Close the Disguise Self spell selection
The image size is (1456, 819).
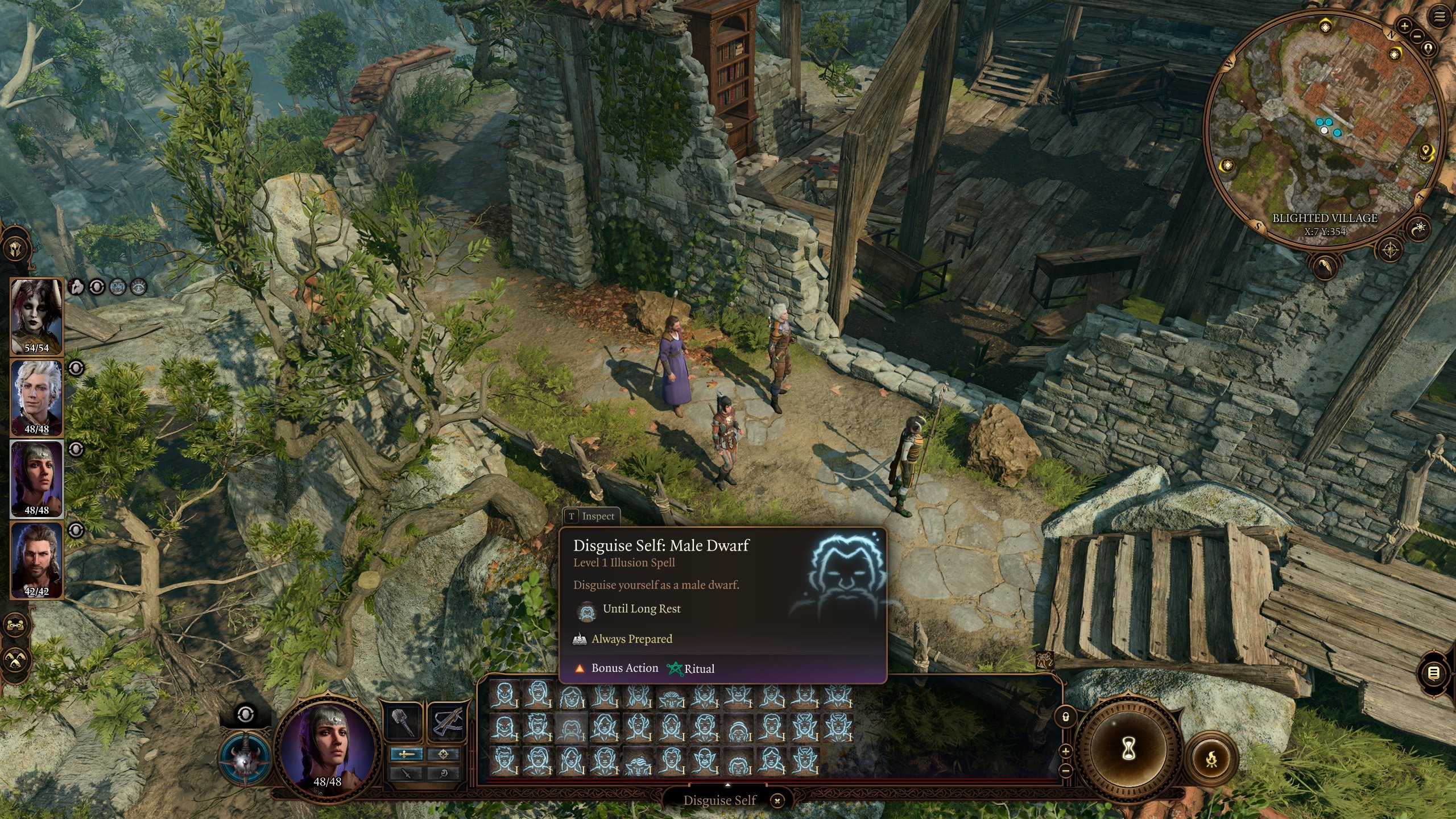(777, 801)
